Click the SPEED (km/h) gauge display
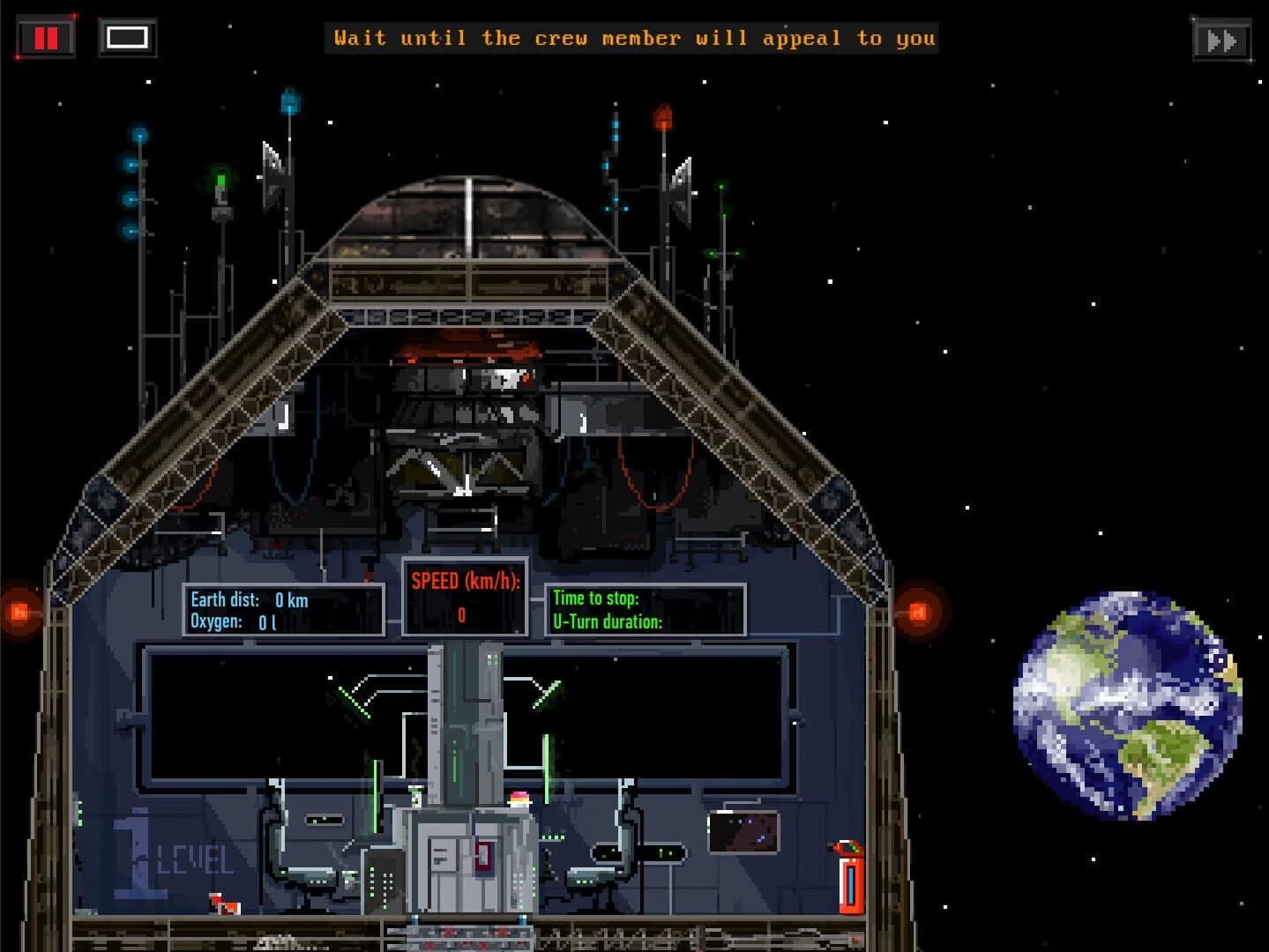Screen dimensions: 1269x952 click(465, 596)
